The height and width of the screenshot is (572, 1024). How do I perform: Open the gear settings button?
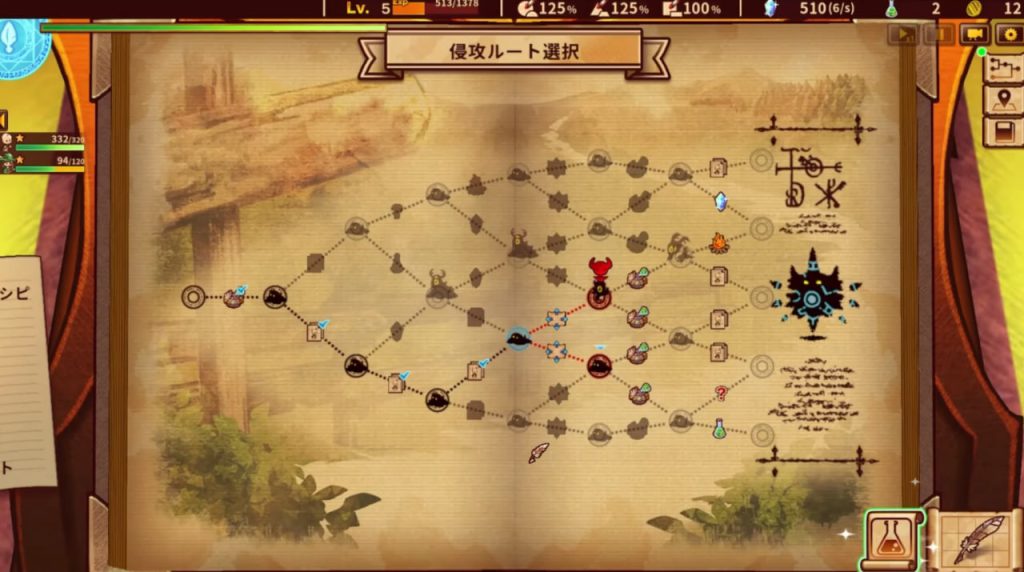point(1010,34)
